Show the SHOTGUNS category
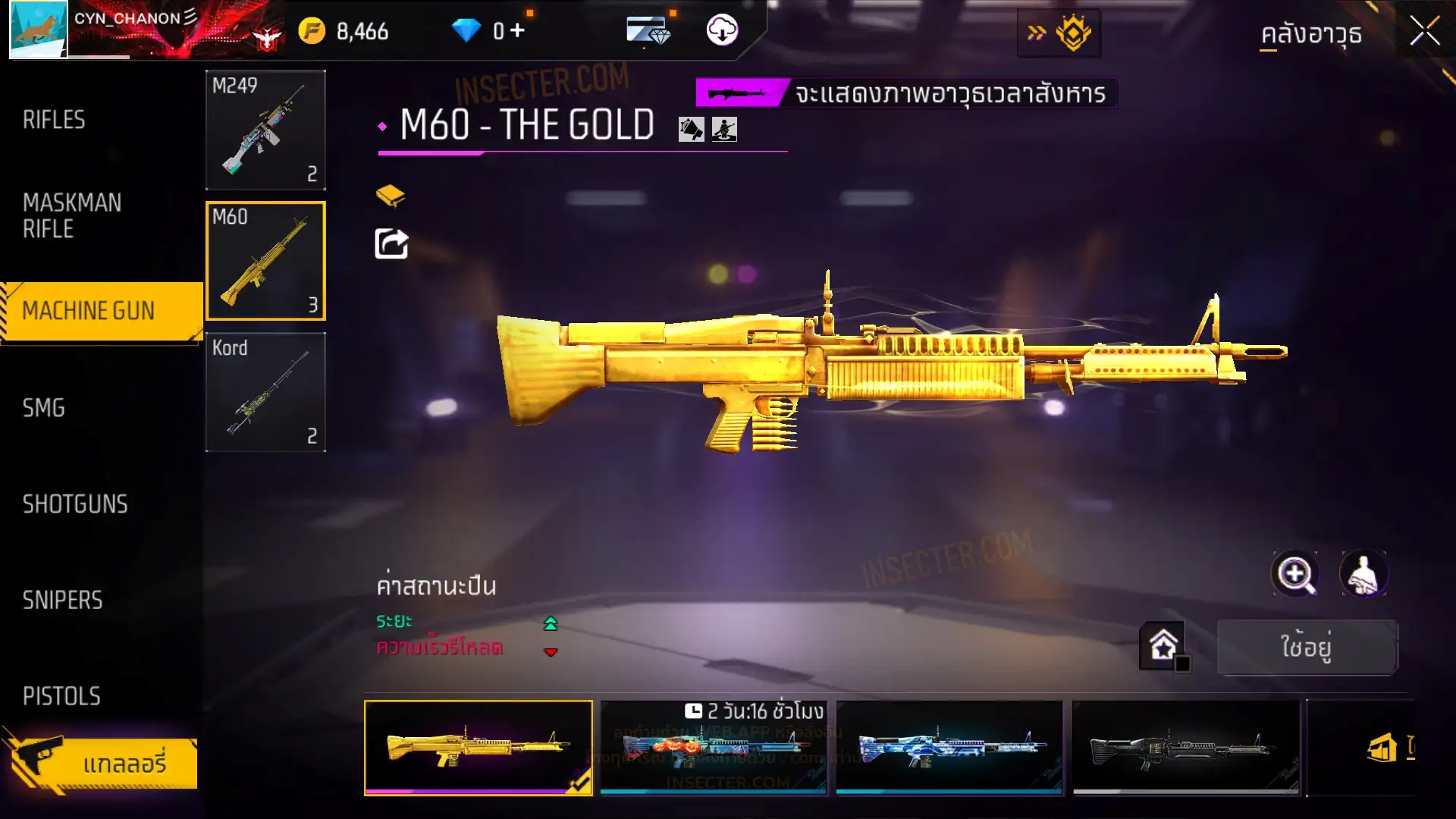Screen dimensions: 1456x819 75,504
